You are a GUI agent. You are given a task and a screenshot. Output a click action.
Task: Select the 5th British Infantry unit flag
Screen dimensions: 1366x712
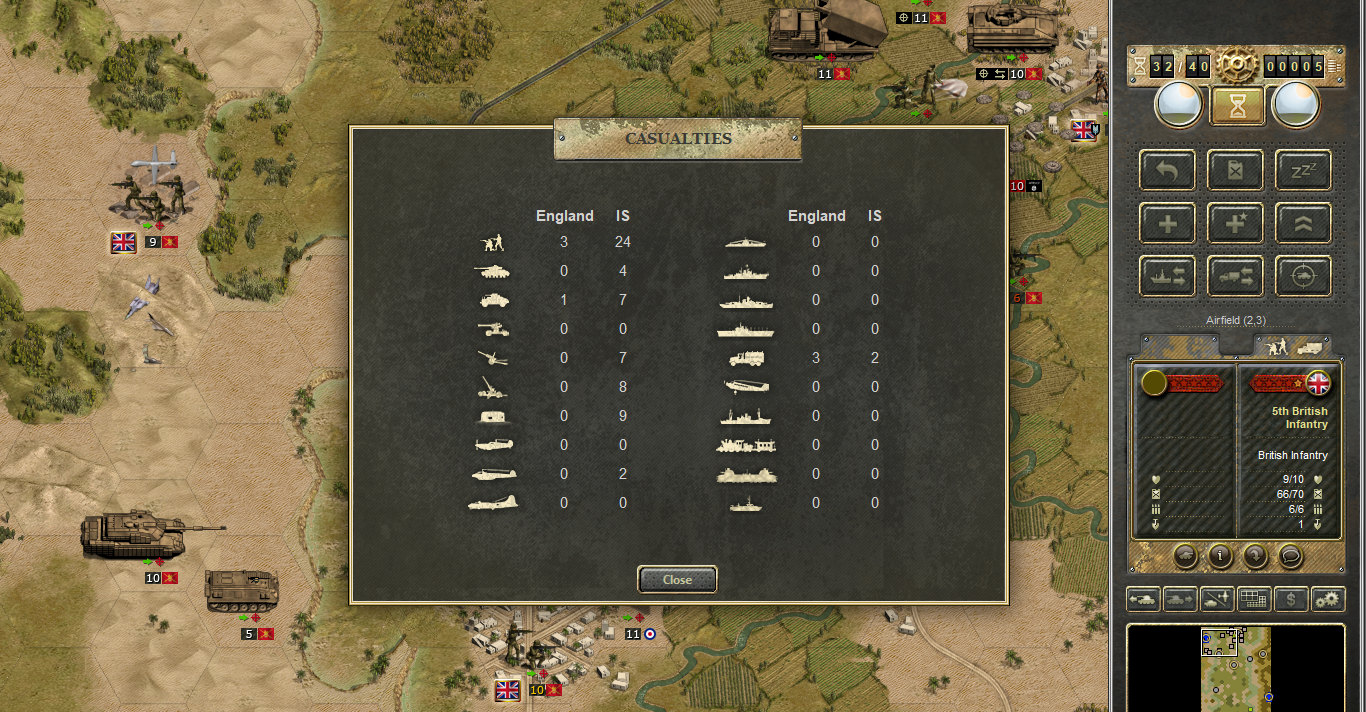[1318, 383]
